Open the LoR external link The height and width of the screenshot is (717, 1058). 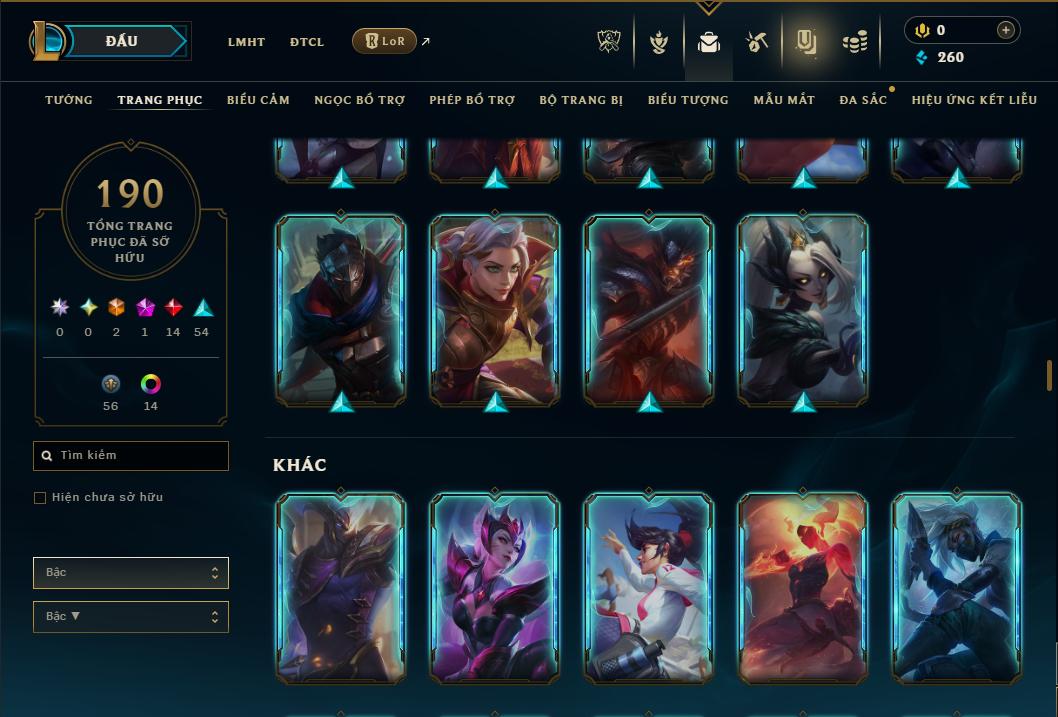tap(385, 41)
